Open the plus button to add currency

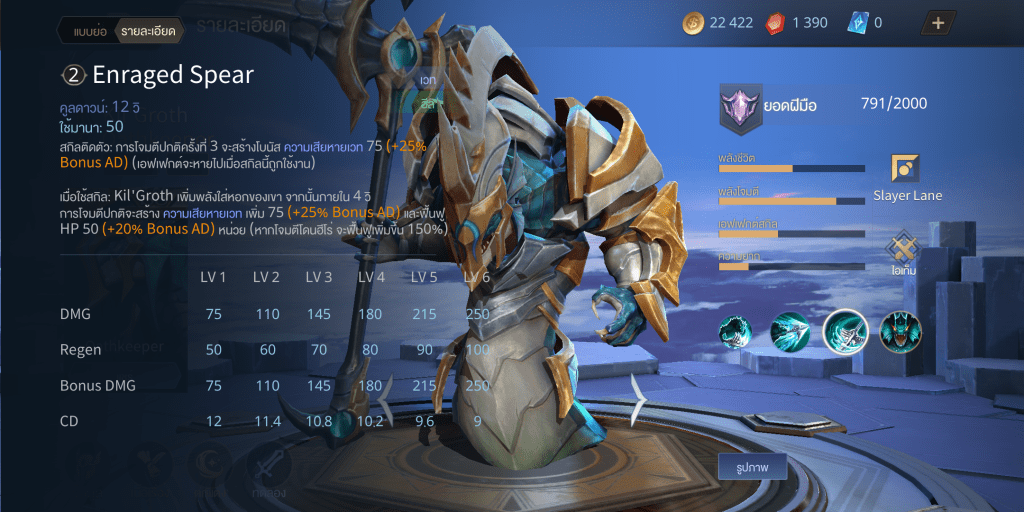coord(937,23)
